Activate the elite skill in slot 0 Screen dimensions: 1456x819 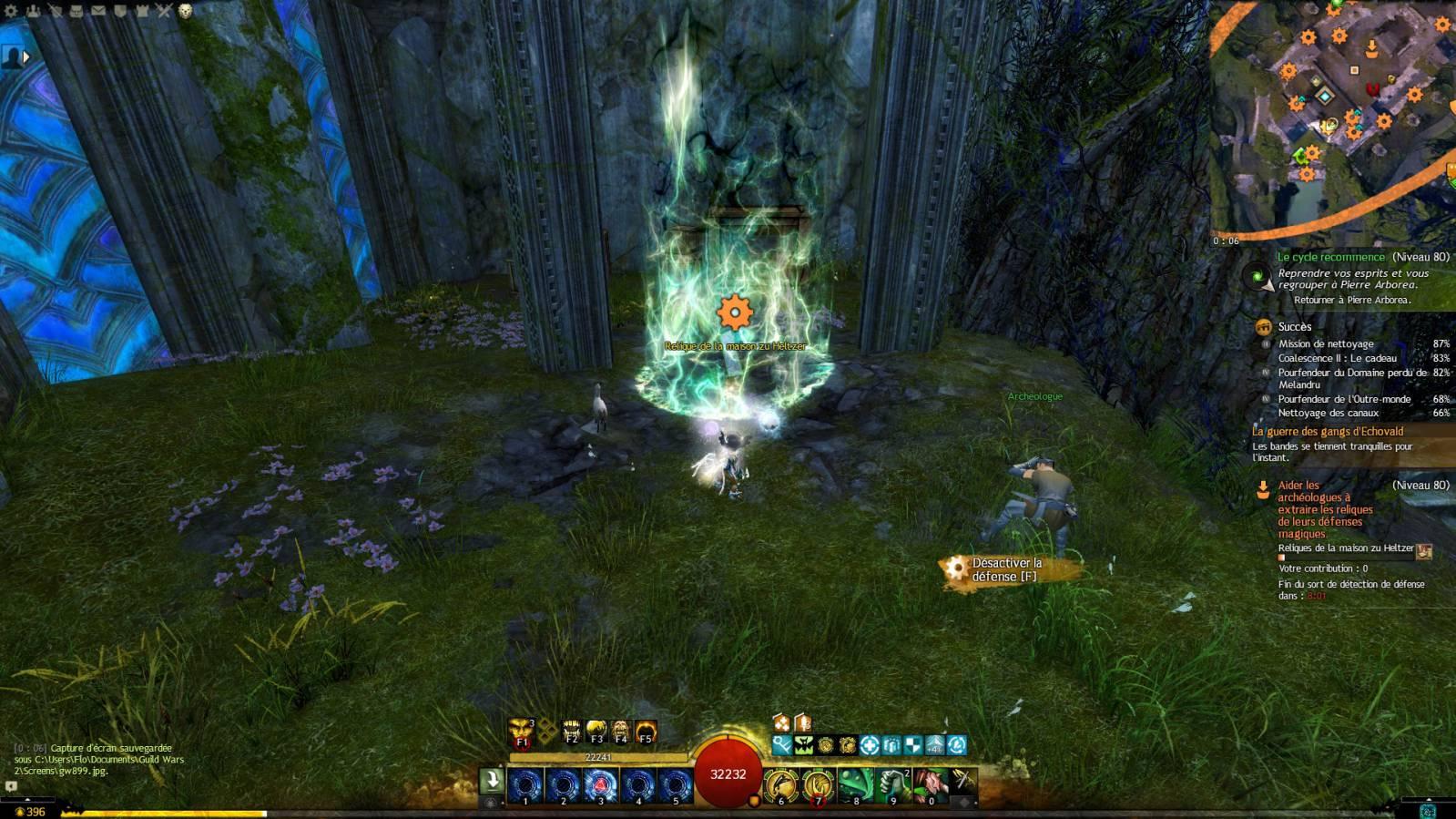click(x=930, y=783)
